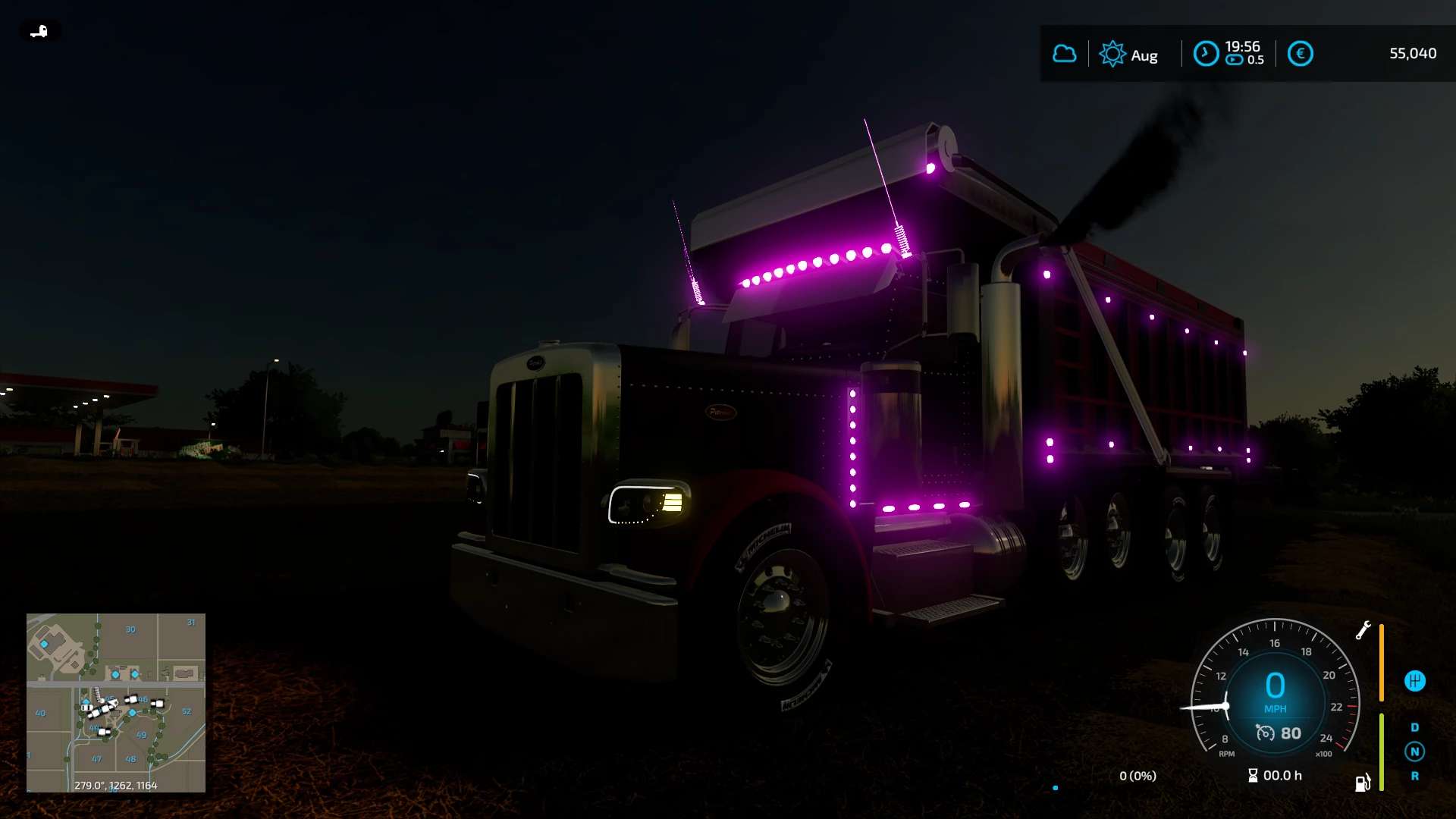Select the neutral N gear indicator
Viewport: 1456px width, 819px height.
[1414, 752]
